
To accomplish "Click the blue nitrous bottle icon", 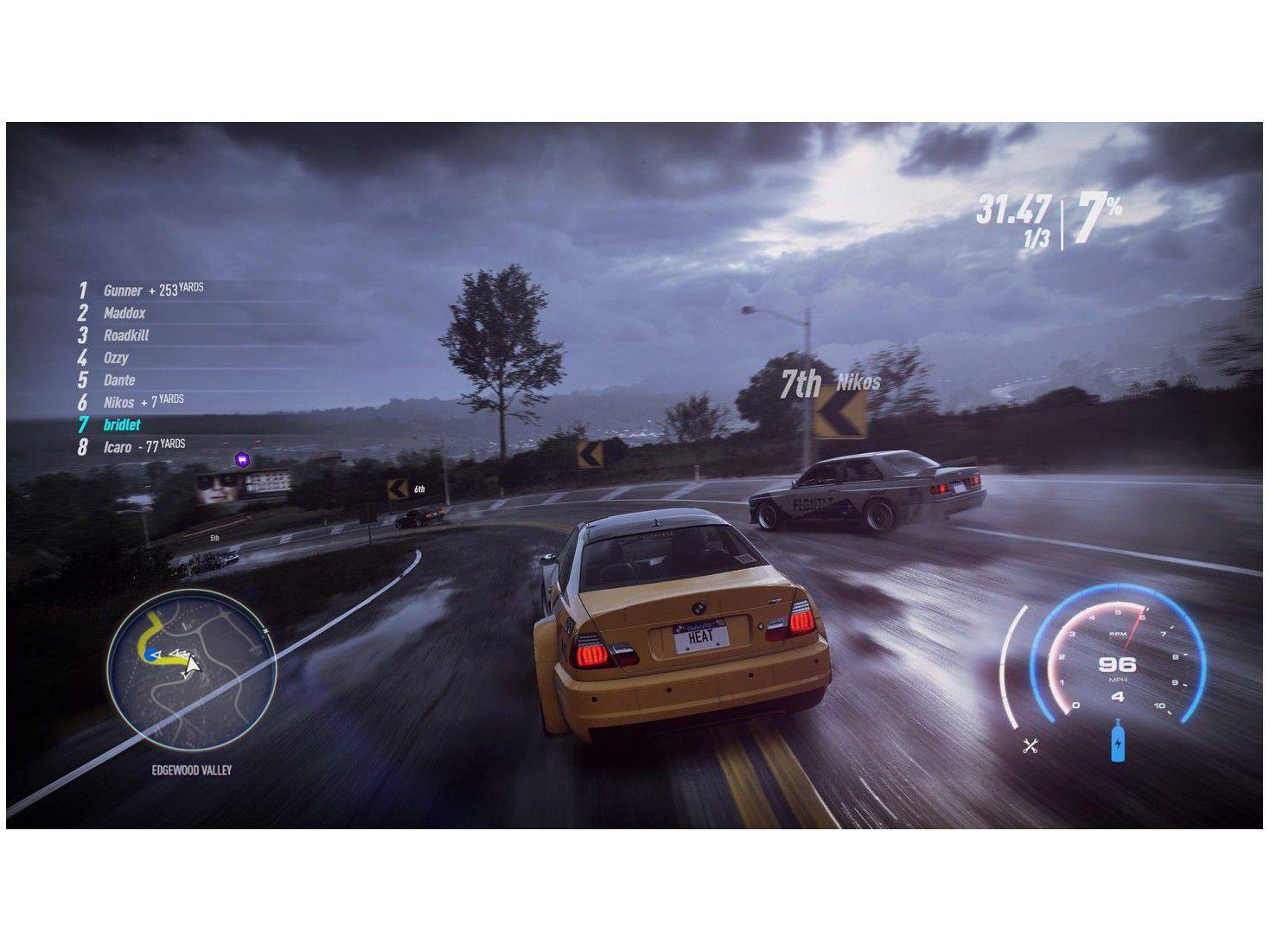I will 1118,741.
